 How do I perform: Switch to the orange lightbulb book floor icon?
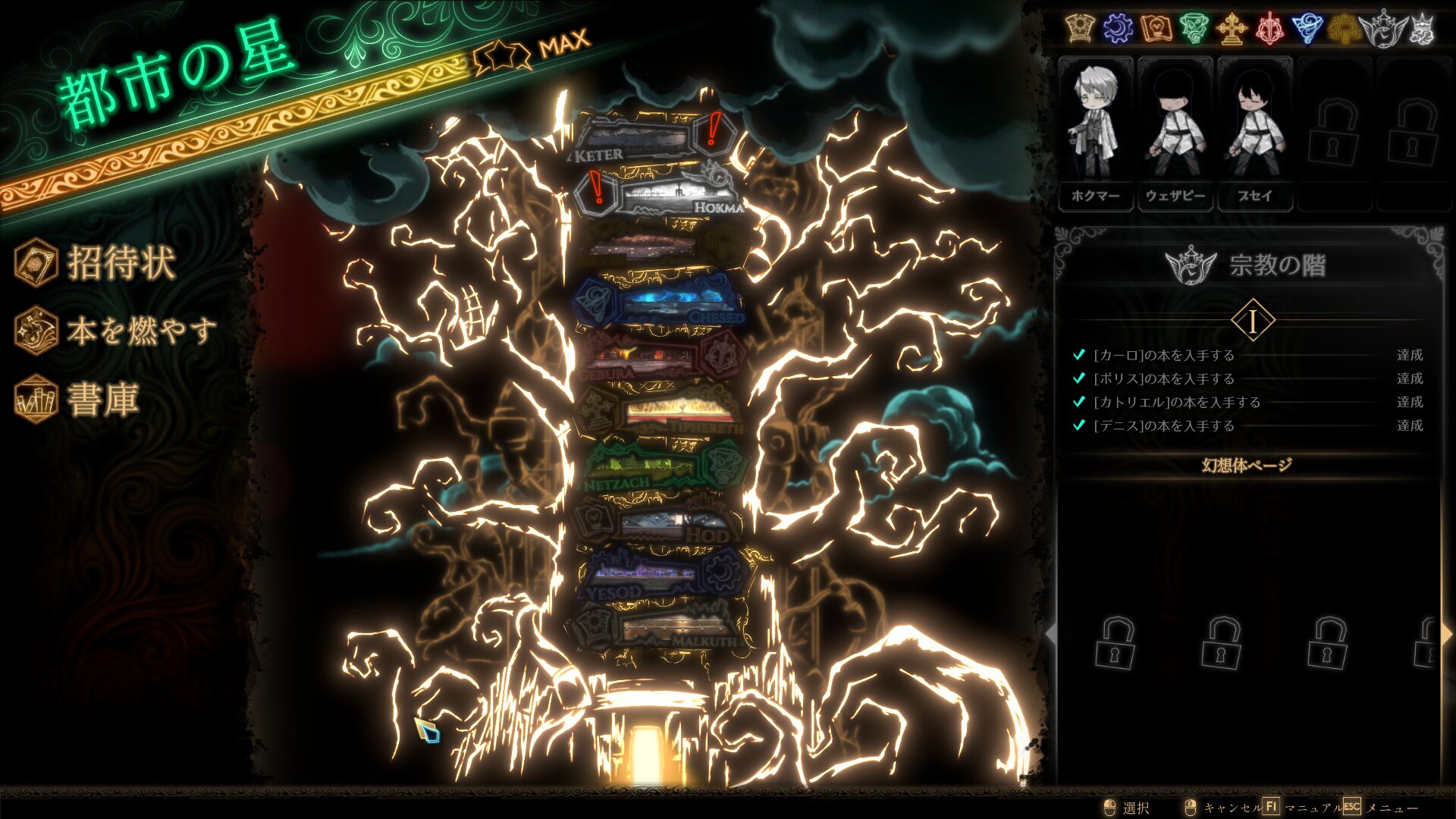1156,29
